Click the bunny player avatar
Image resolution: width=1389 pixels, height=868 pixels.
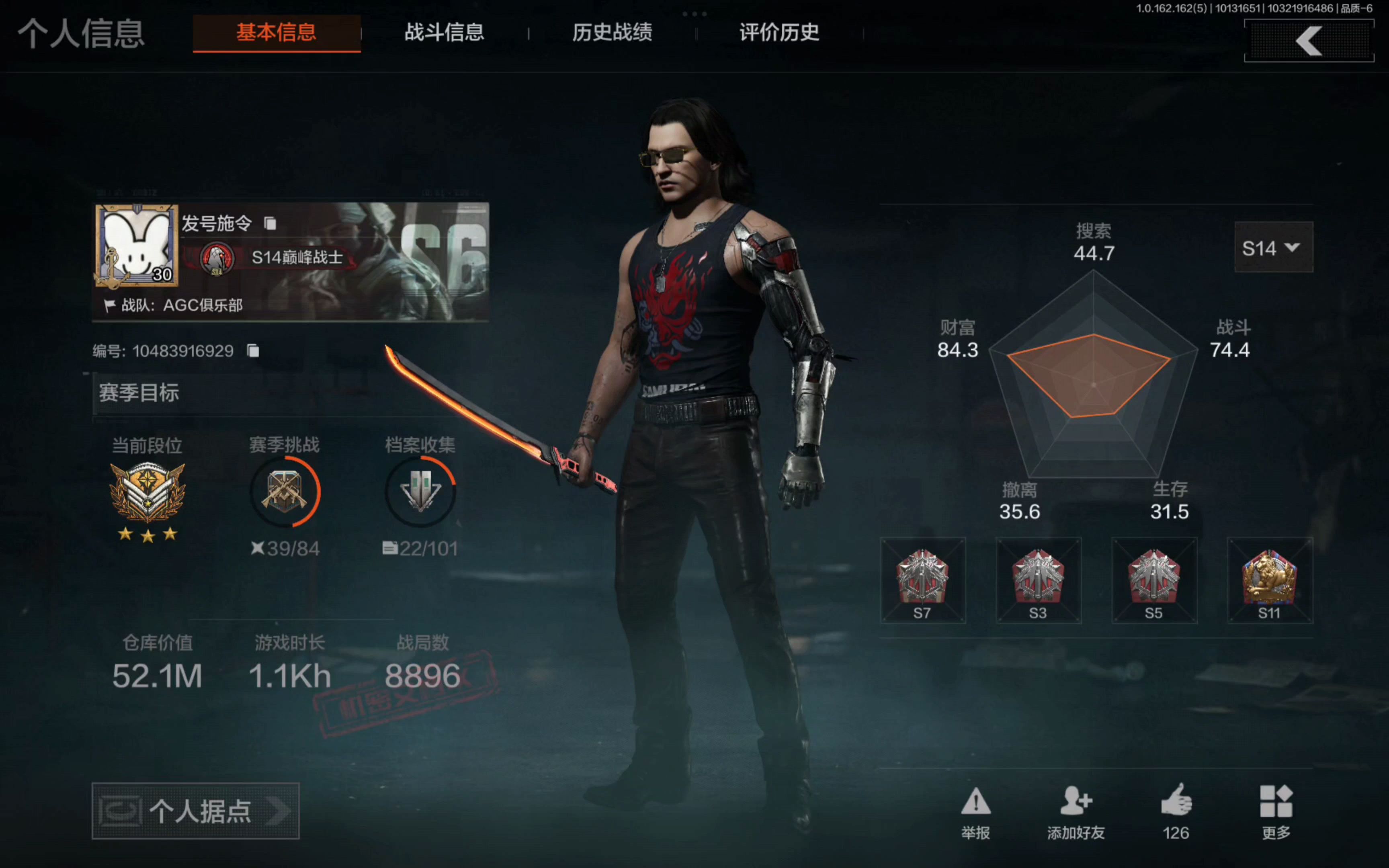tap(137, 246)
